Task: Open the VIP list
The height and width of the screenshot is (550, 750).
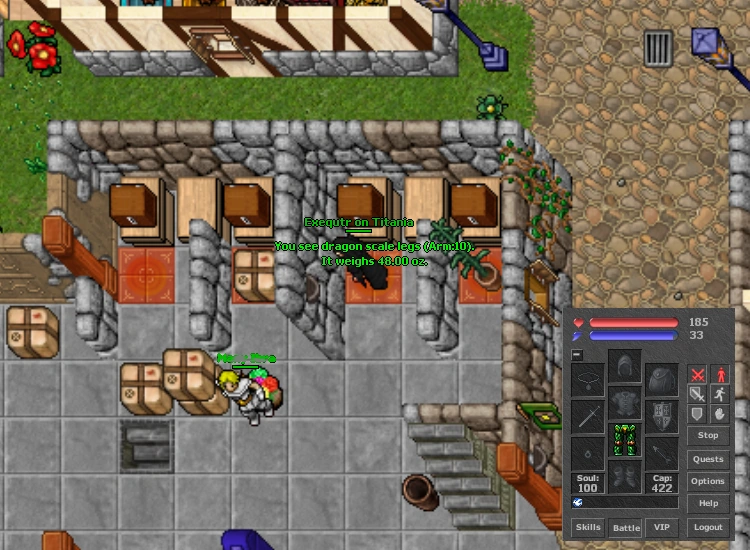Action: click(x=661, y=527)
